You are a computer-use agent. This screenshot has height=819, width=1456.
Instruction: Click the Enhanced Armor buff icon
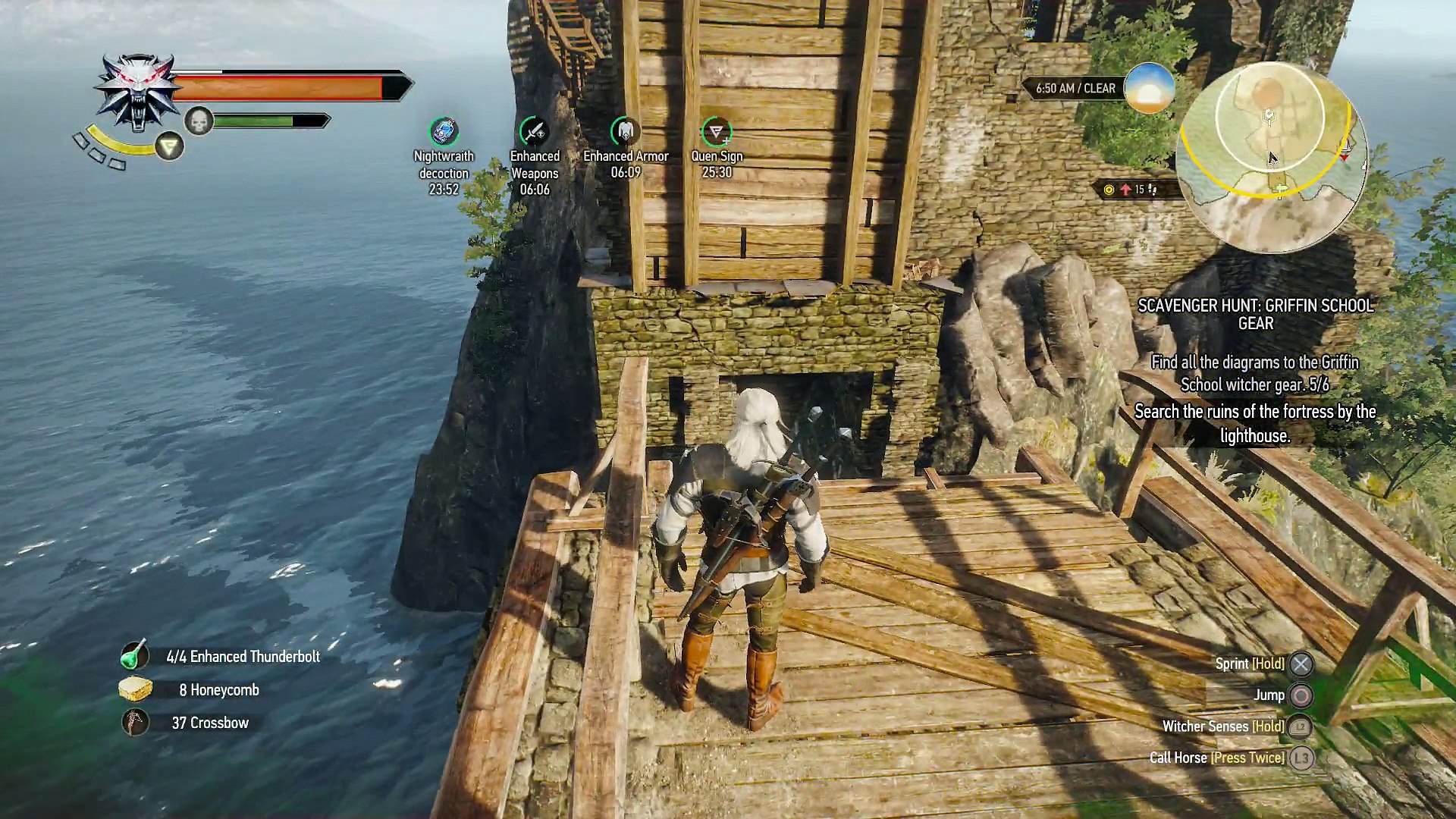pos(626,132)
